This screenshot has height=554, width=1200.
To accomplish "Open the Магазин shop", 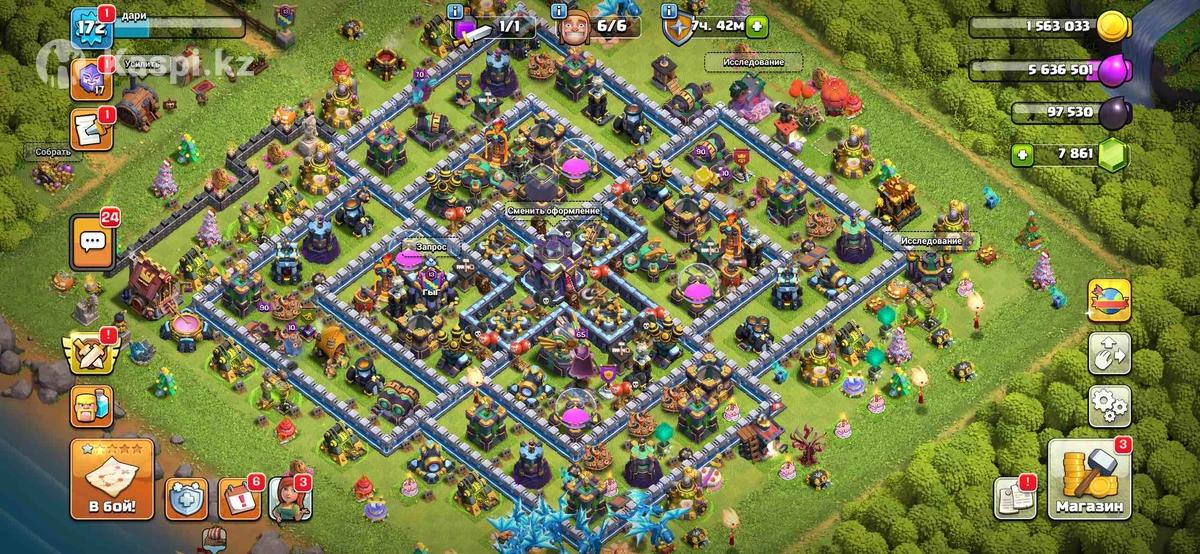I will point(1088,482).
